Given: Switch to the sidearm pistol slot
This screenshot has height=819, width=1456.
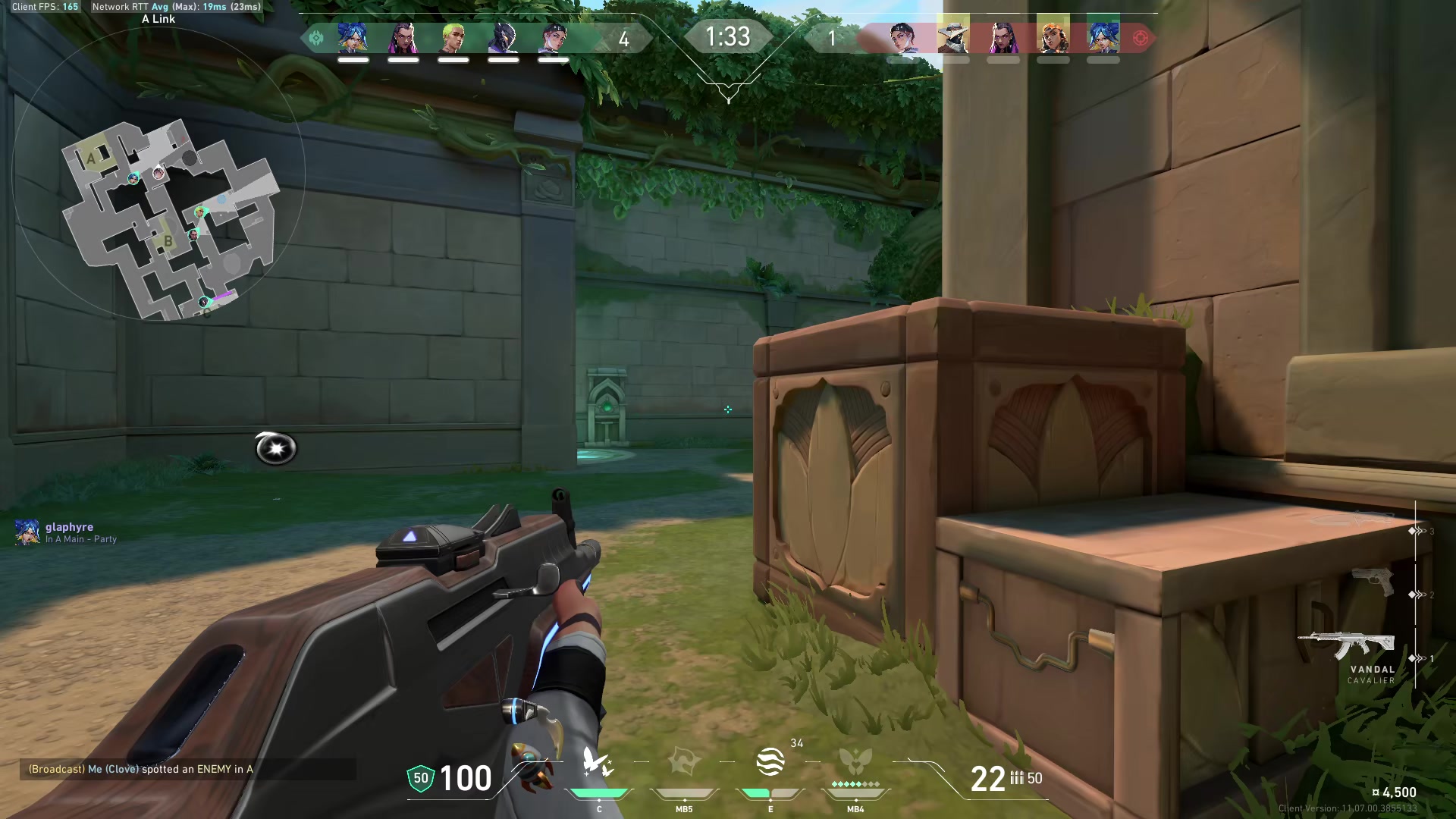Looking at the screenshot, I should pyautogui.click(x=1373, y=582).
